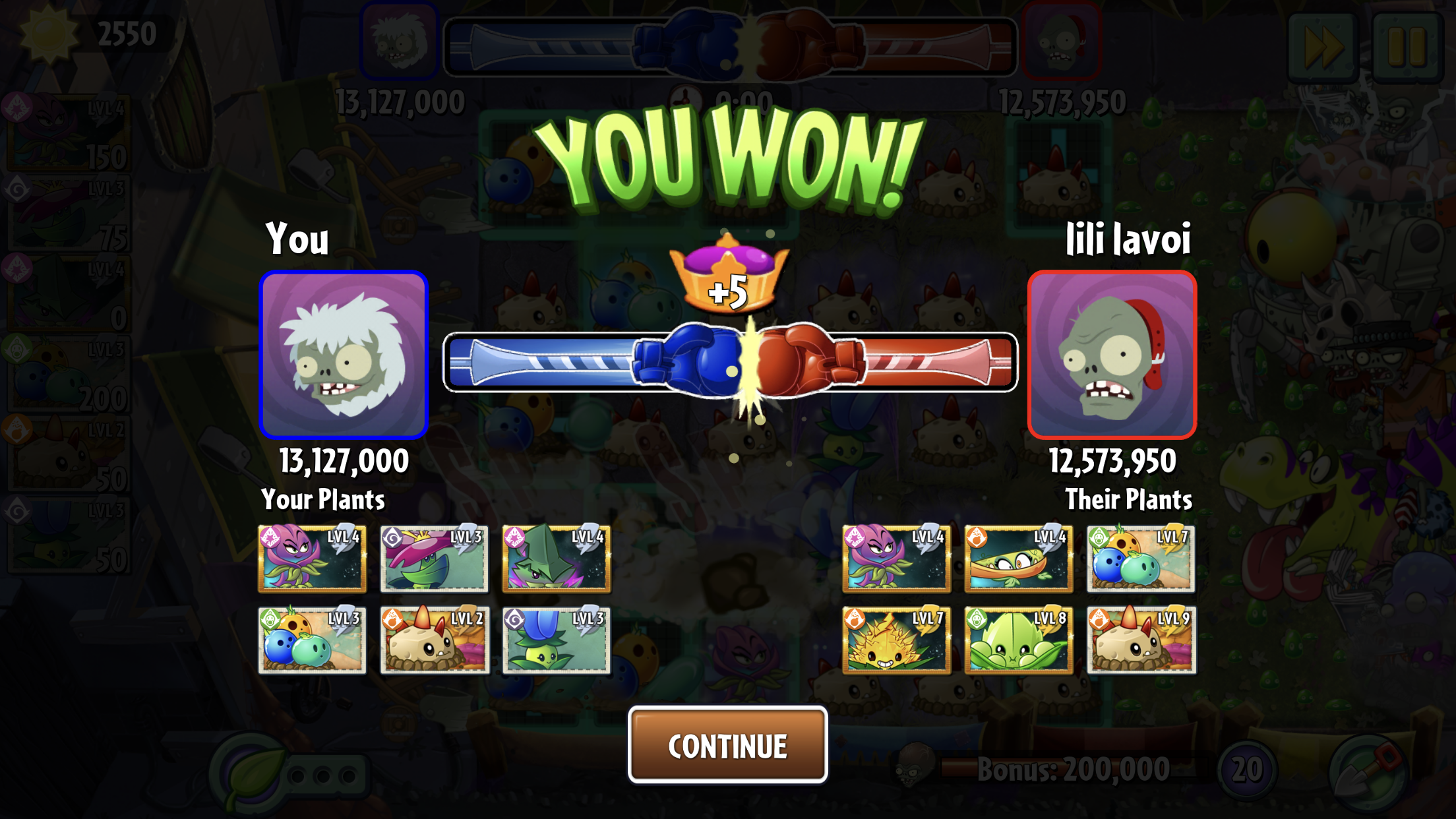Select your LVL 3 Bowling Bulb card
This screenshot has height=819, width=1456.
pyautogui.click(x=312, y=640)
